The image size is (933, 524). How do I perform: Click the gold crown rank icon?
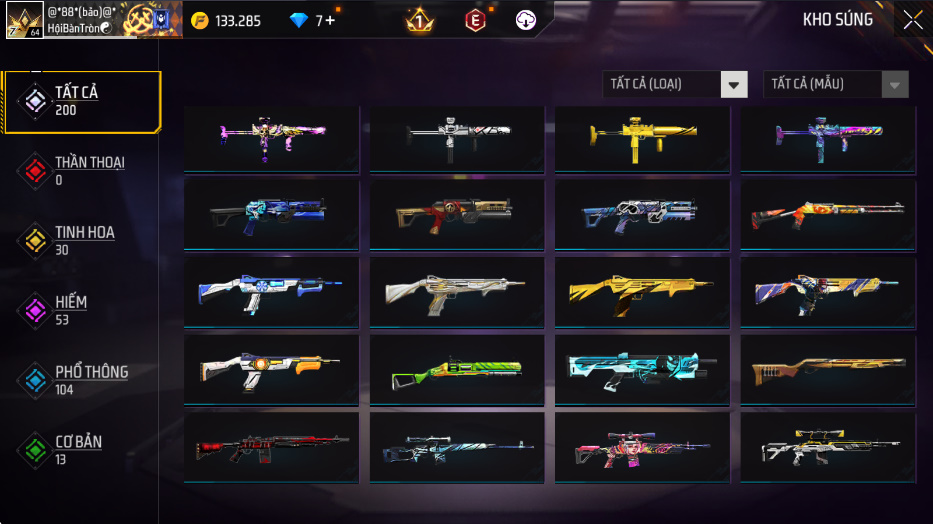pyautogui.click(x=420, y=20)
